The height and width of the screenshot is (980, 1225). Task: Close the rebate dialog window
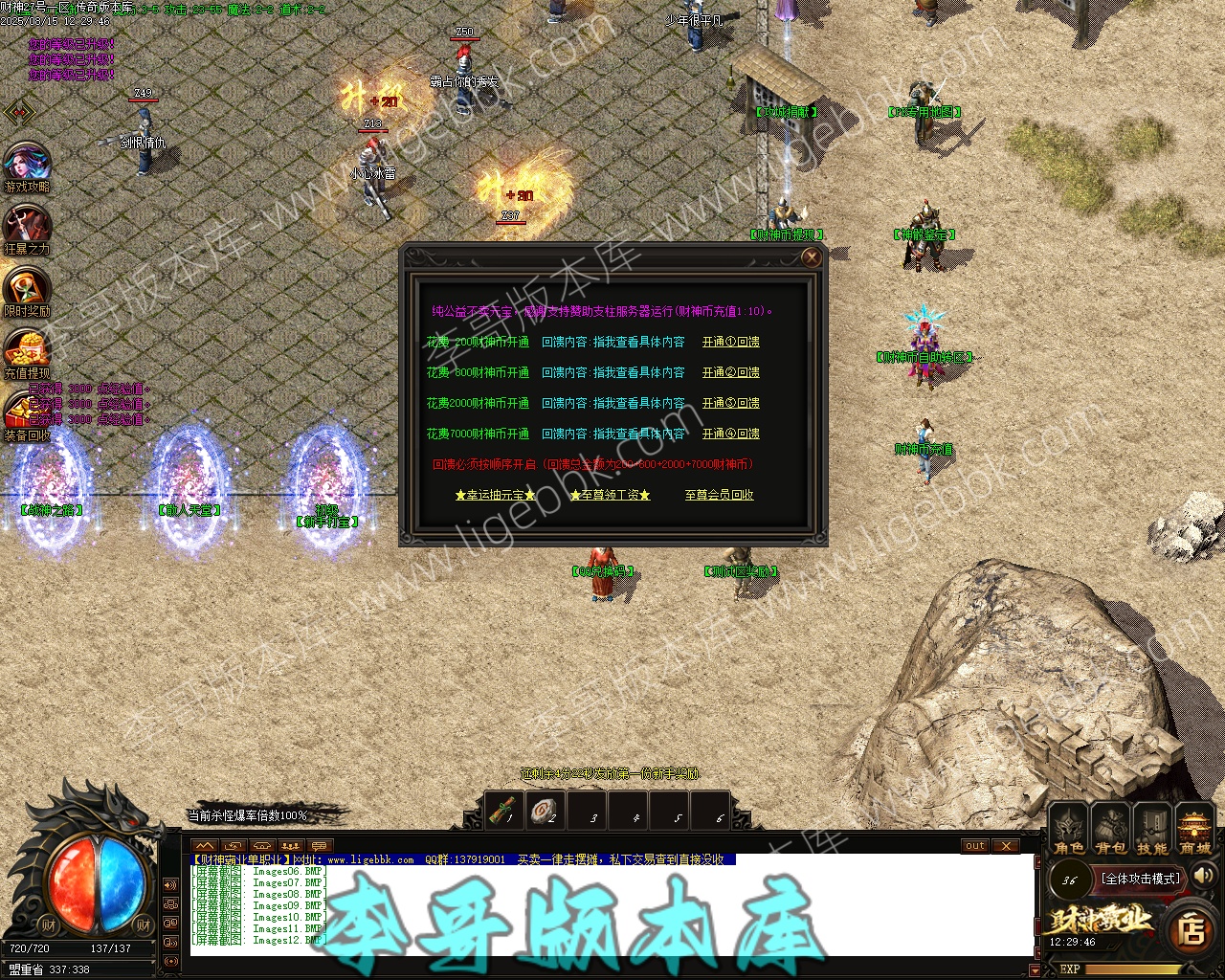(x=812, y=257)
